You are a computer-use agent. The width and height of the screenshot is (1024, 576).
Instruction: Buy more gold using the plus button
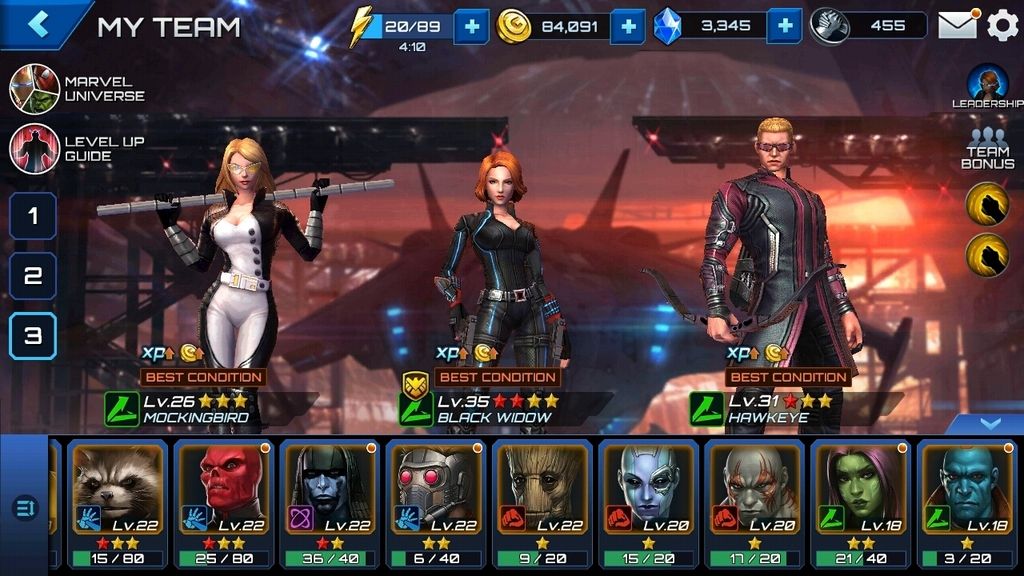[628, 26]
